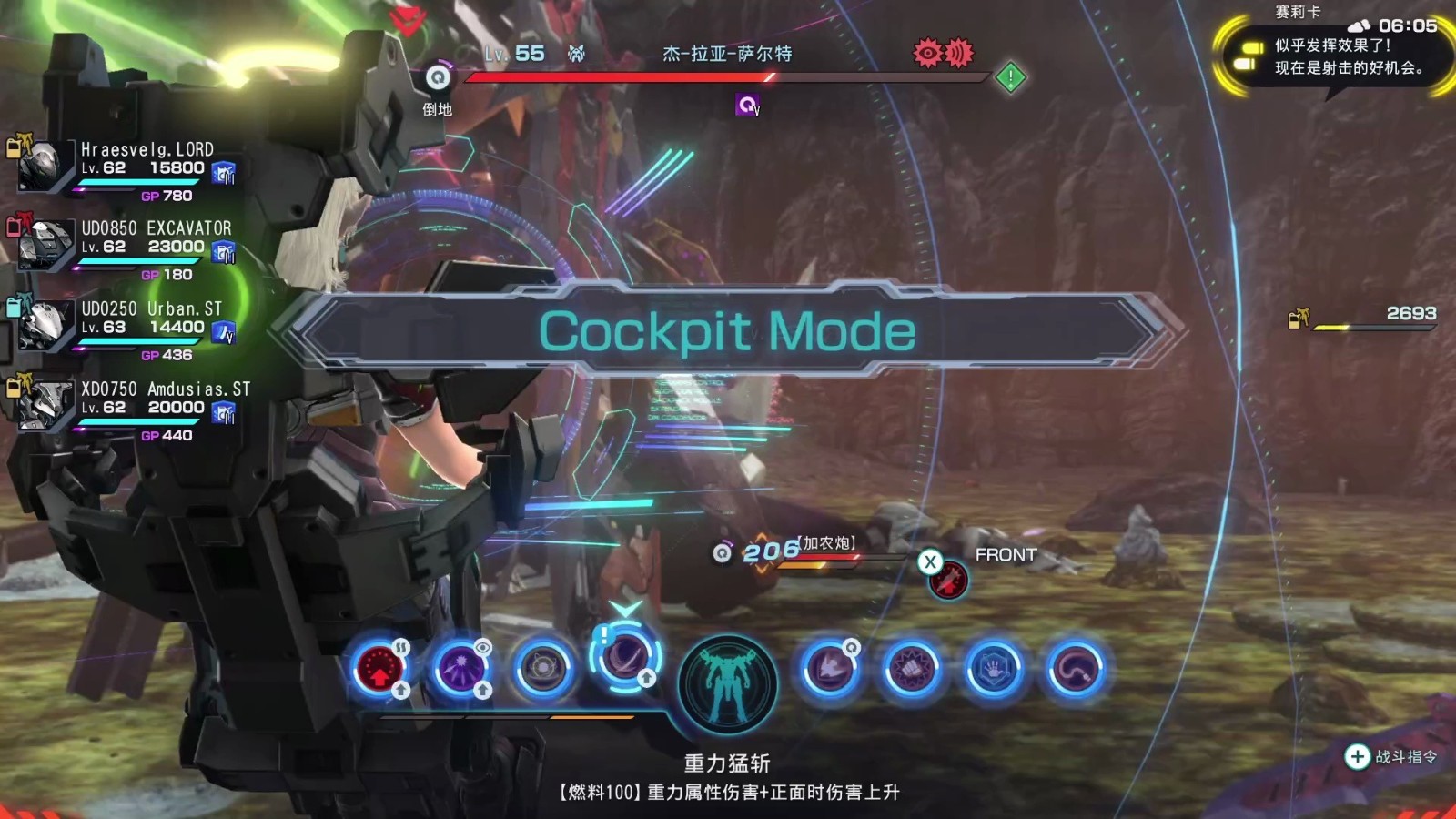The height and width of the screenshot is (819, 1456).
Task: Click the 倒地 topple indicator above the enemy
Action: pyautogui.click(x=439, y=91)
